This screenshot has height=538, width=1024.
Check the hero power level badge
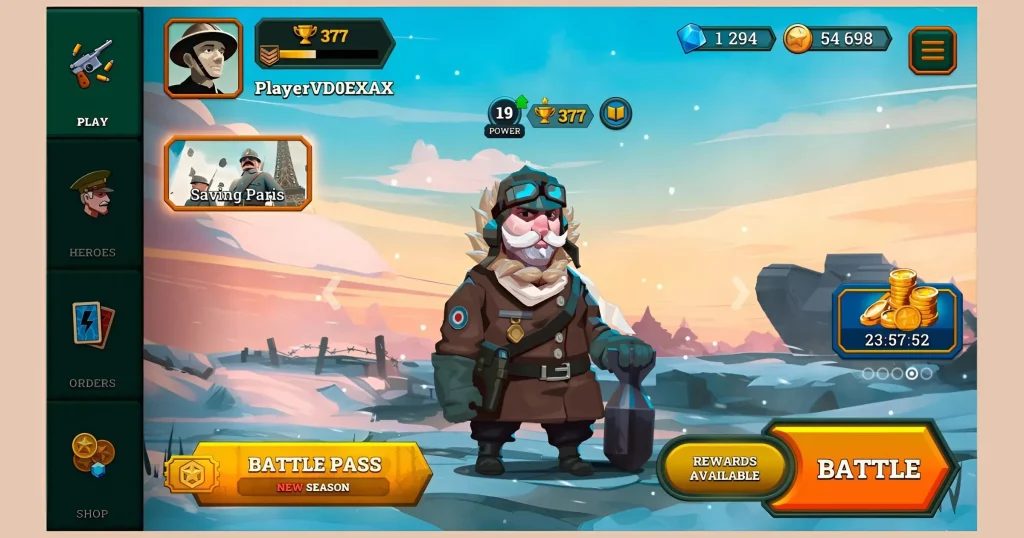click(x=505, y=117)
